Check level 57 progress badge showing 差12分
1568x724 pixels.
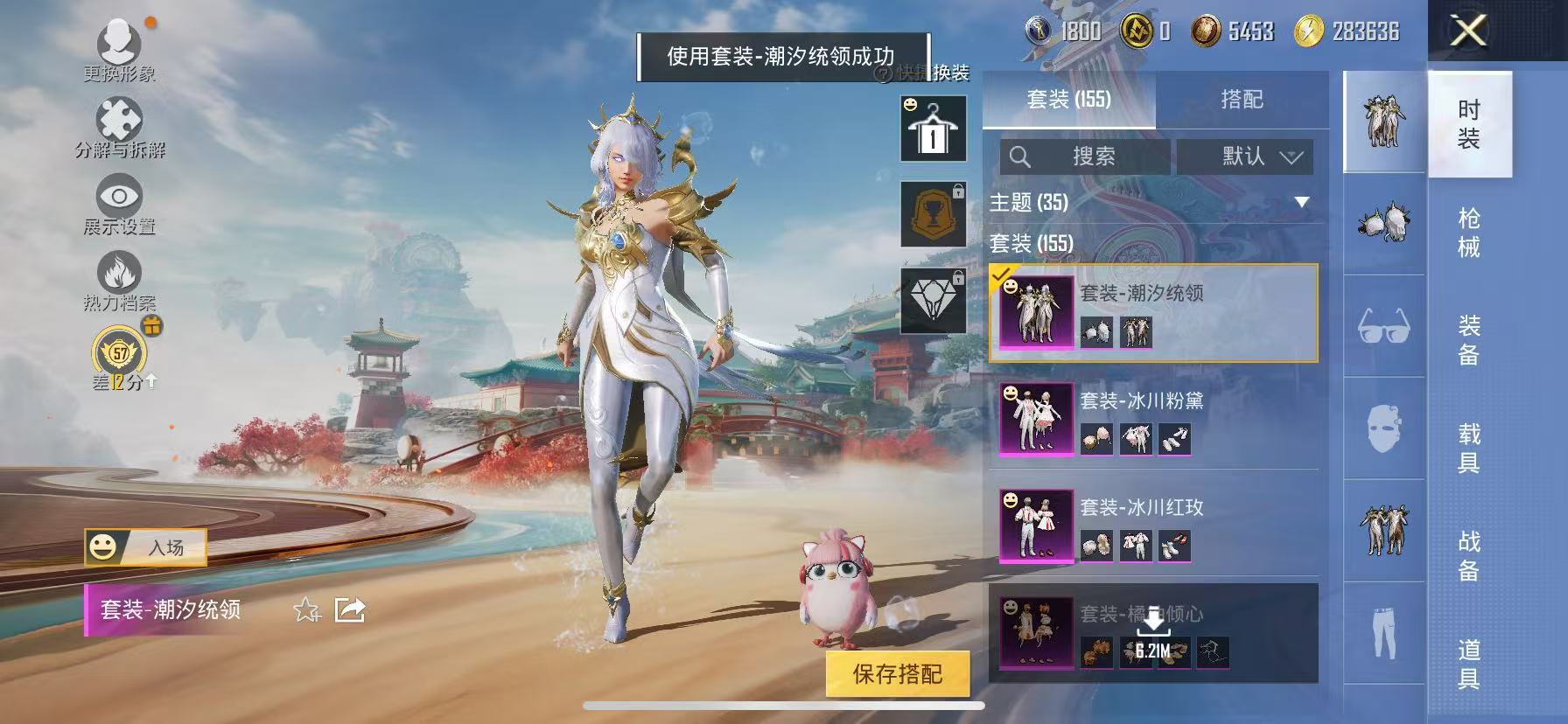pyautogui.click(x=121, y=352)
